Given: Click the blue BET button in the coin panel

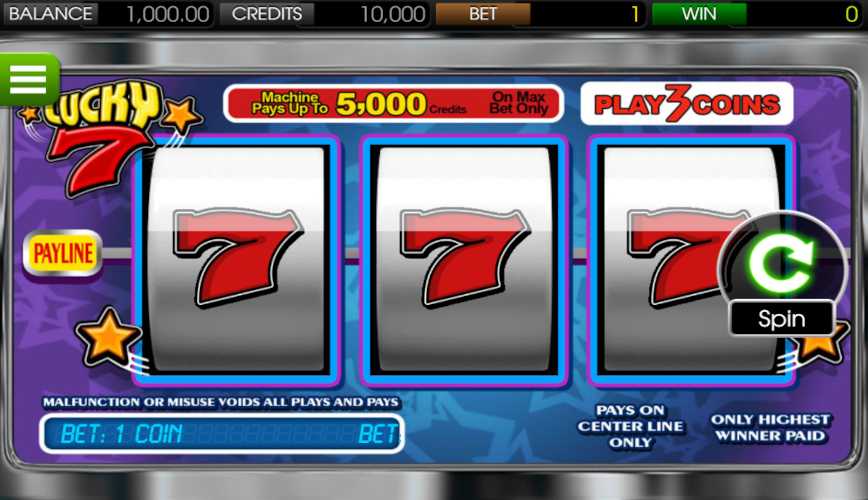Looking at the screenshot, I should (x=378, y=434).
